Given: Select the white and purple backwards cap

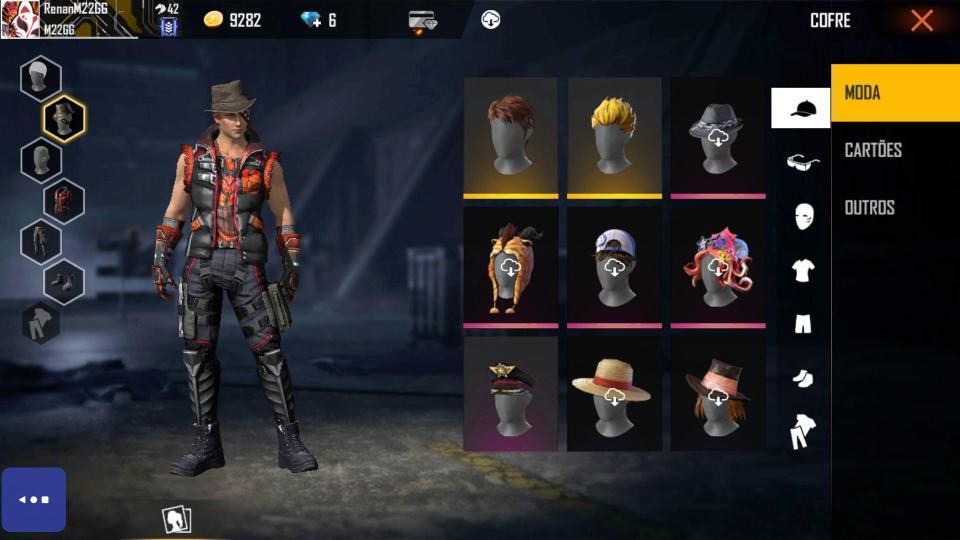Looking at the screenshot, I should [614, 266].
